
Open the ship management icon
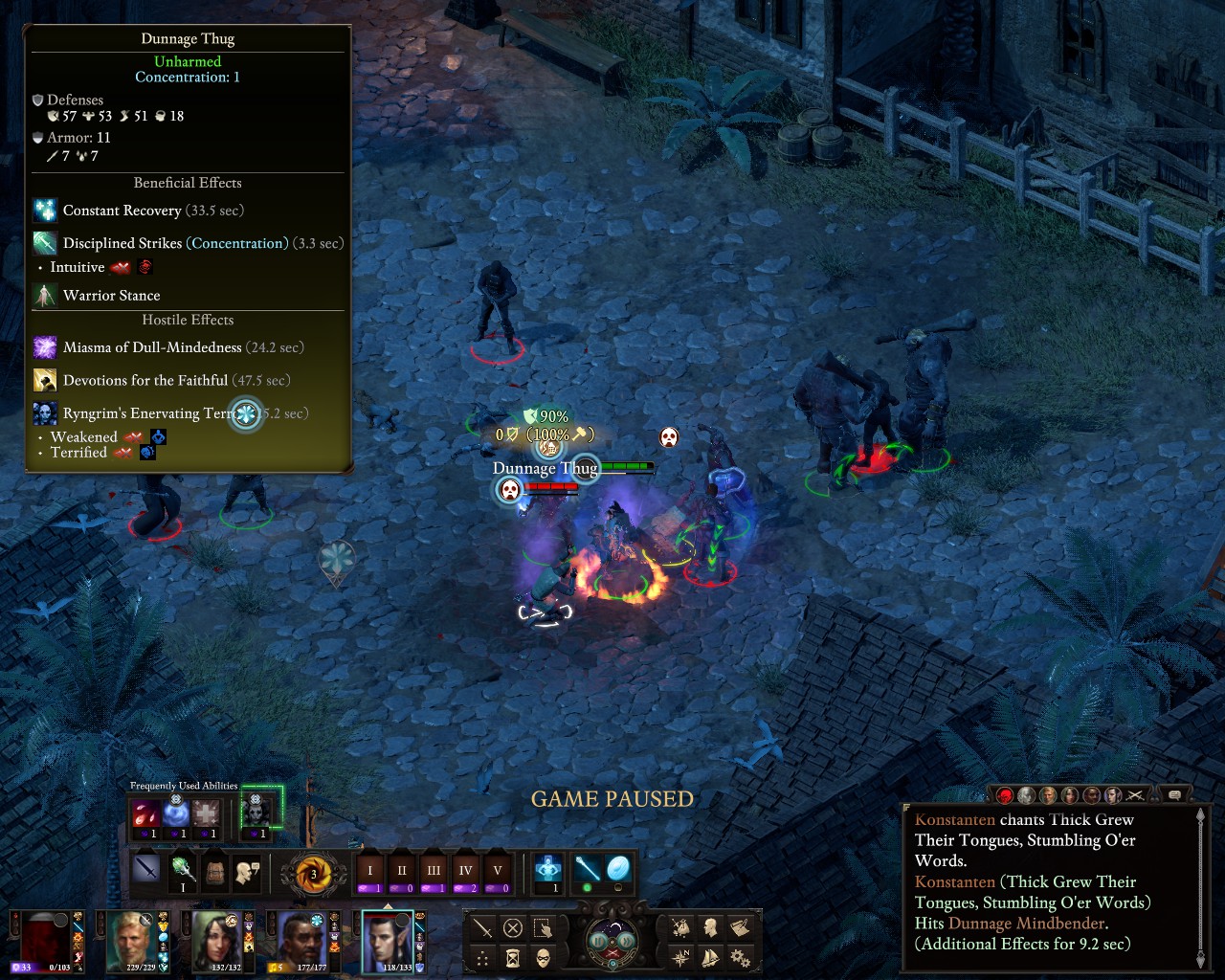click(710, 957)
